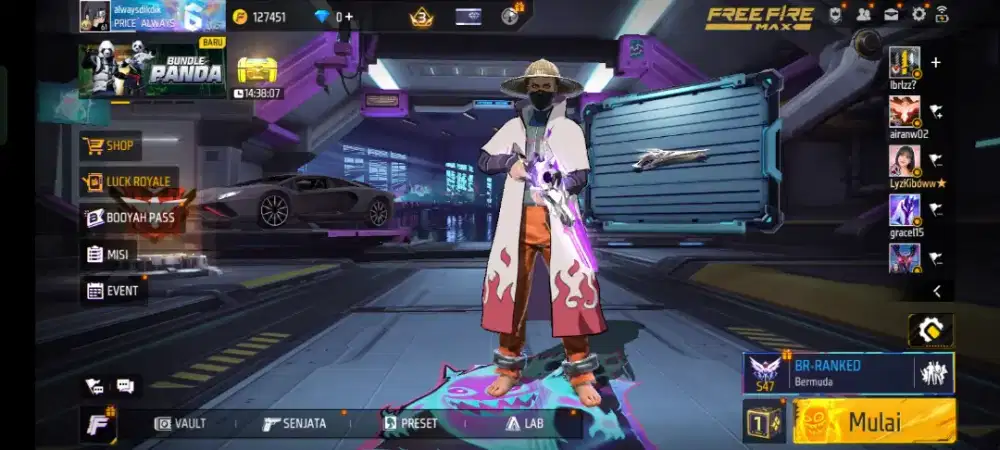The height and width of the screenshot is (450, 1000).
Task: Open the settings gear icon
Action: coord(918,15)
